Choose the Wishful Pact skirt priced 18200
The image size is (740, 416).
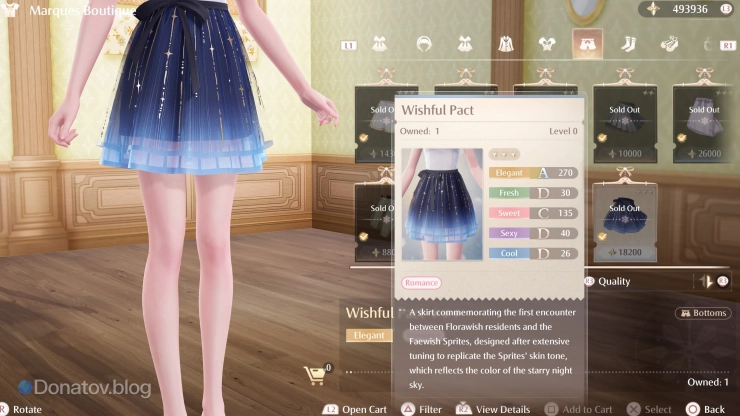click(624, 221)
